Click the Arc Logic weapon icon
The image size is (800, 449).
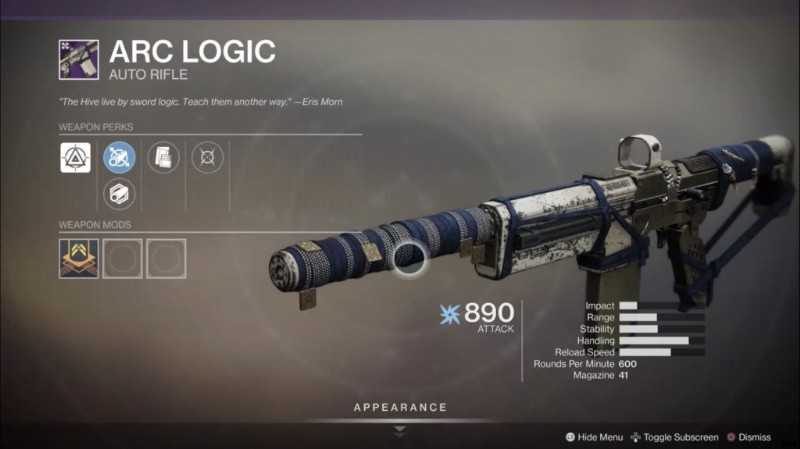pyautogui.click(x=79, y=59)
